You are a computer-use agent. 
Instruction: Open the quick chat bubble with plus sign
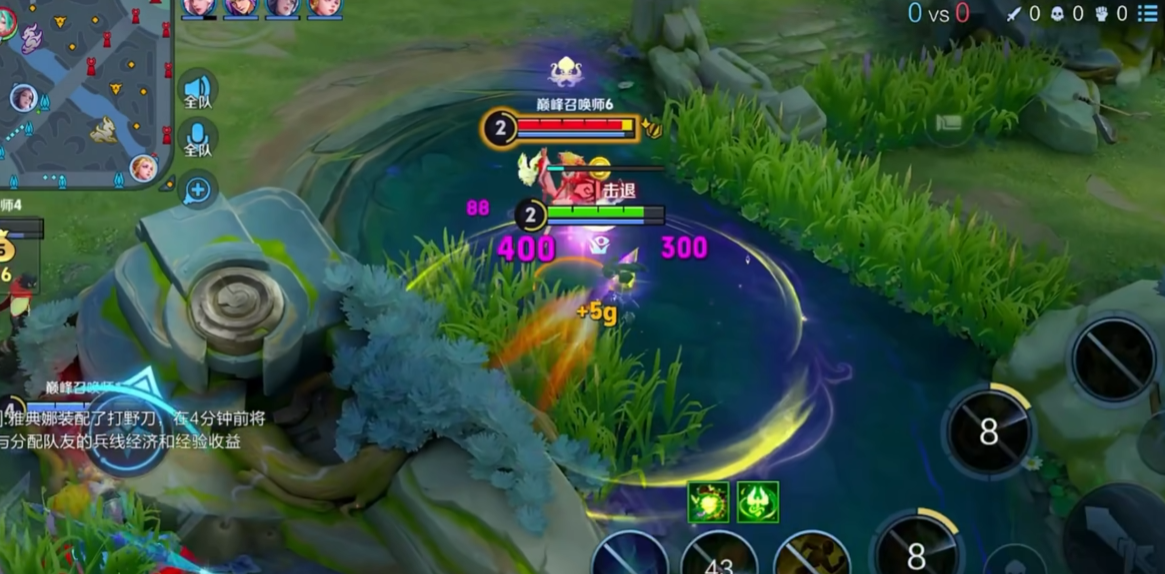pos(197,189)
